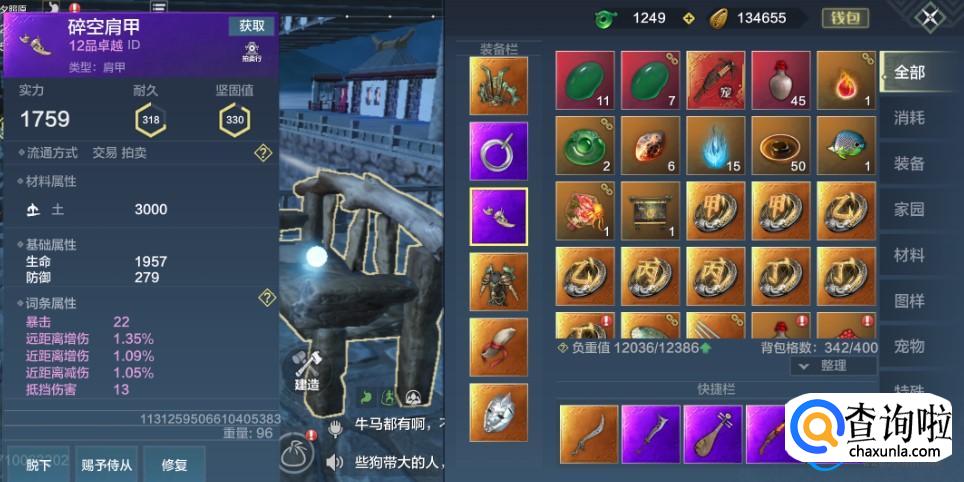
Task: Switch to the 全部 tab
Action: click(x=909, y=73)
